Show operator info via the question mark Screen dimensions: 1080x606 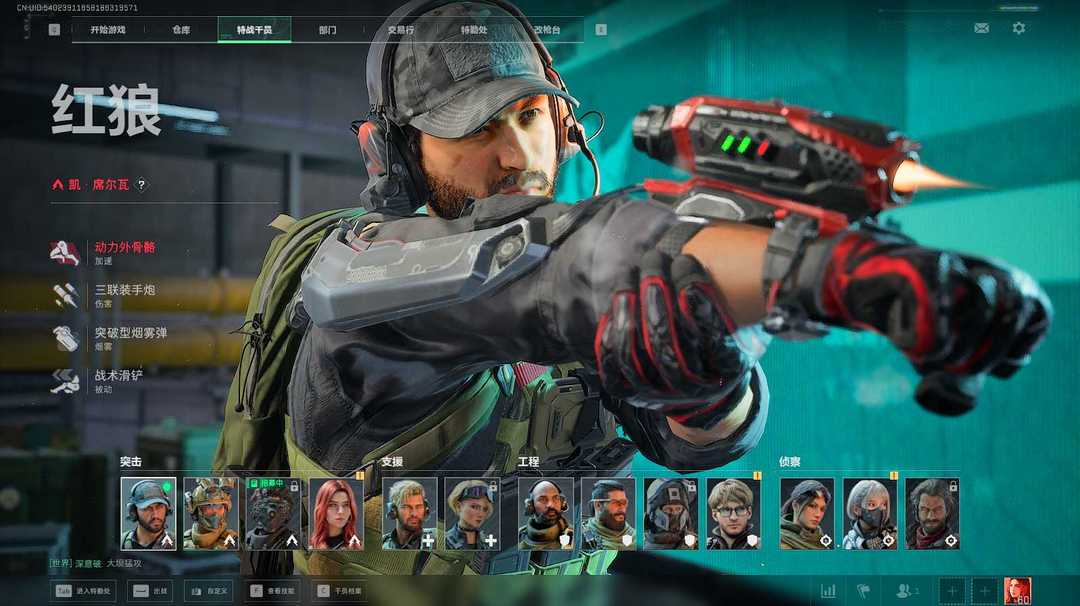click(142, 185)
